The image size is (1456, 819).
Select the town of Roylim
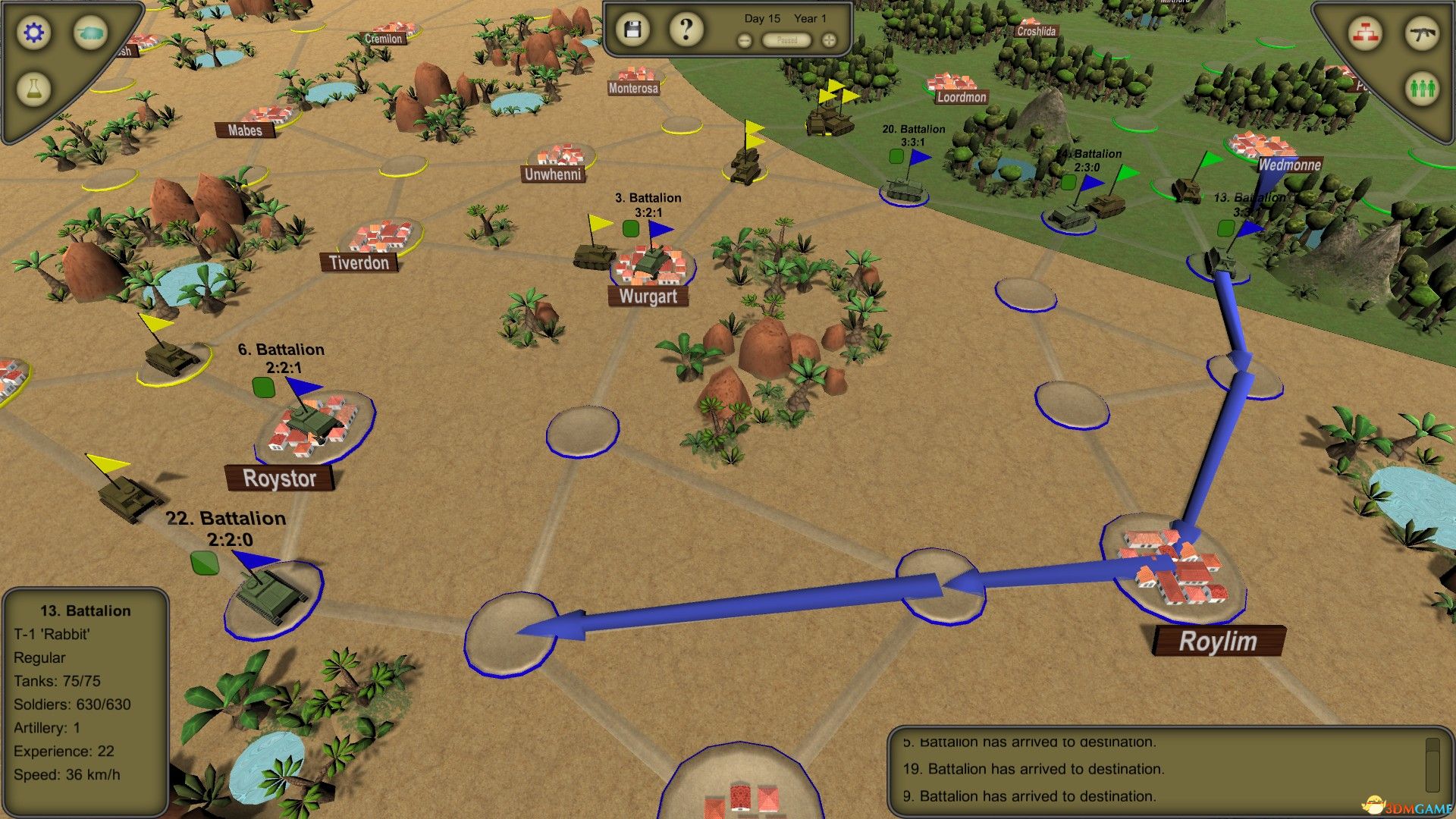pos(1216,641)
